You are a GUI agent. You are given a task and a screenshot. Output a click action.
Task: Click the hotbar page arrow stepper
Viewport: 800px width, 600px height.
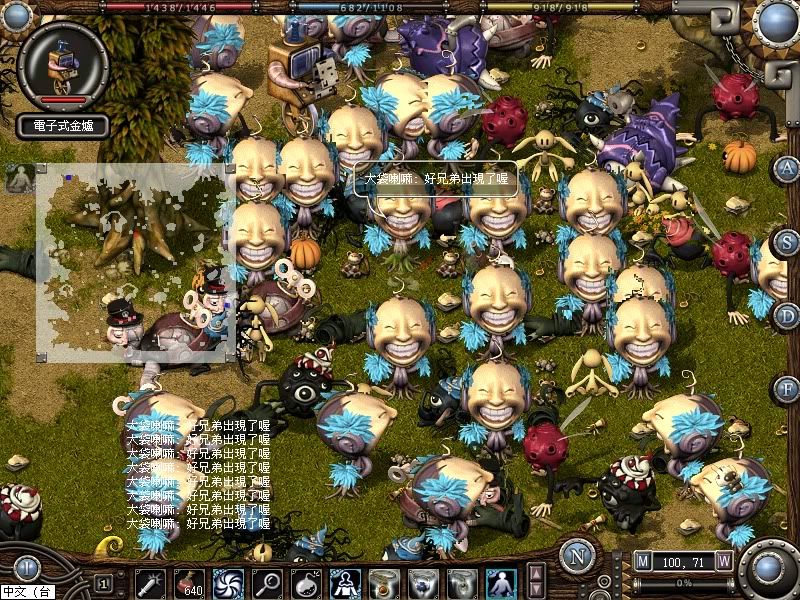click(x=536, y=580)
